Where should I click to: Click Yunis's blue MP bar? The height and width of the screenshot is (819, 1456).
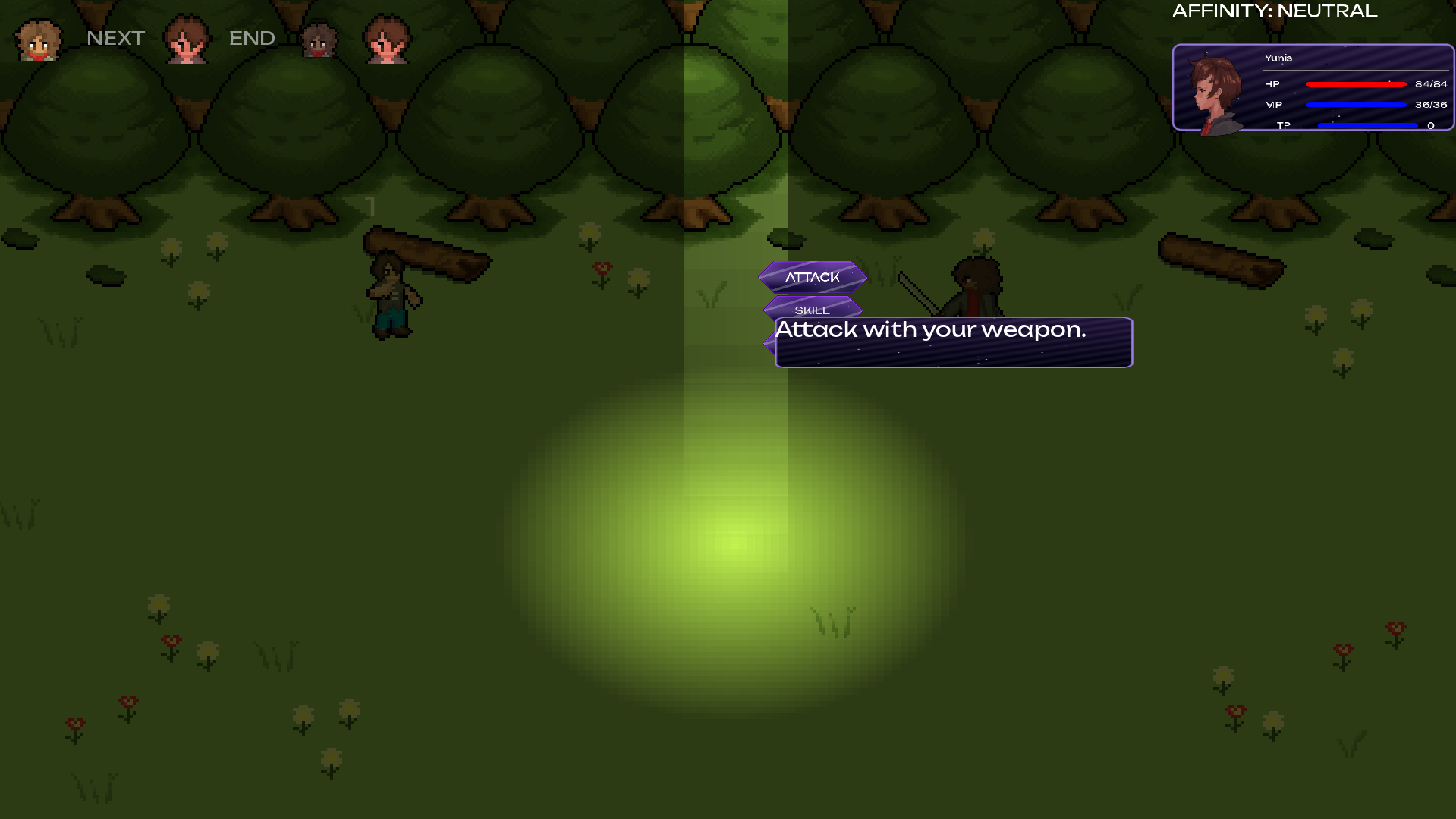pos(1354,105)
